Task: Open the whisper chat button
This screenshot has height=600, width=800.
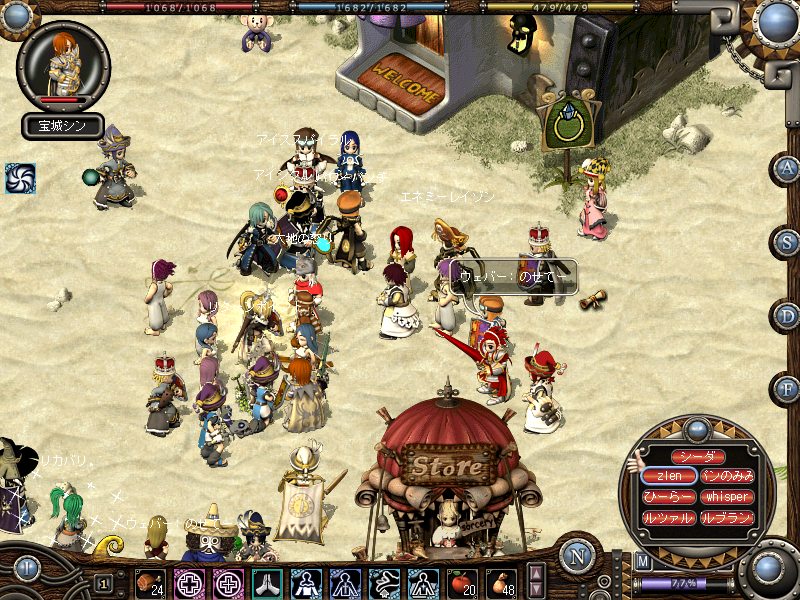Action: [726, 497]
